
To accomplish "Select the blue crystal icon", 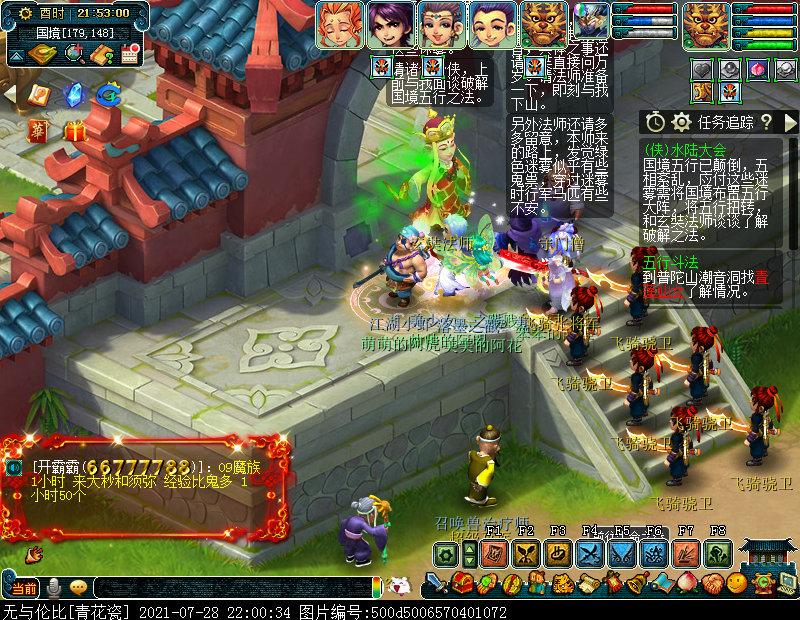I will [73, 94].
